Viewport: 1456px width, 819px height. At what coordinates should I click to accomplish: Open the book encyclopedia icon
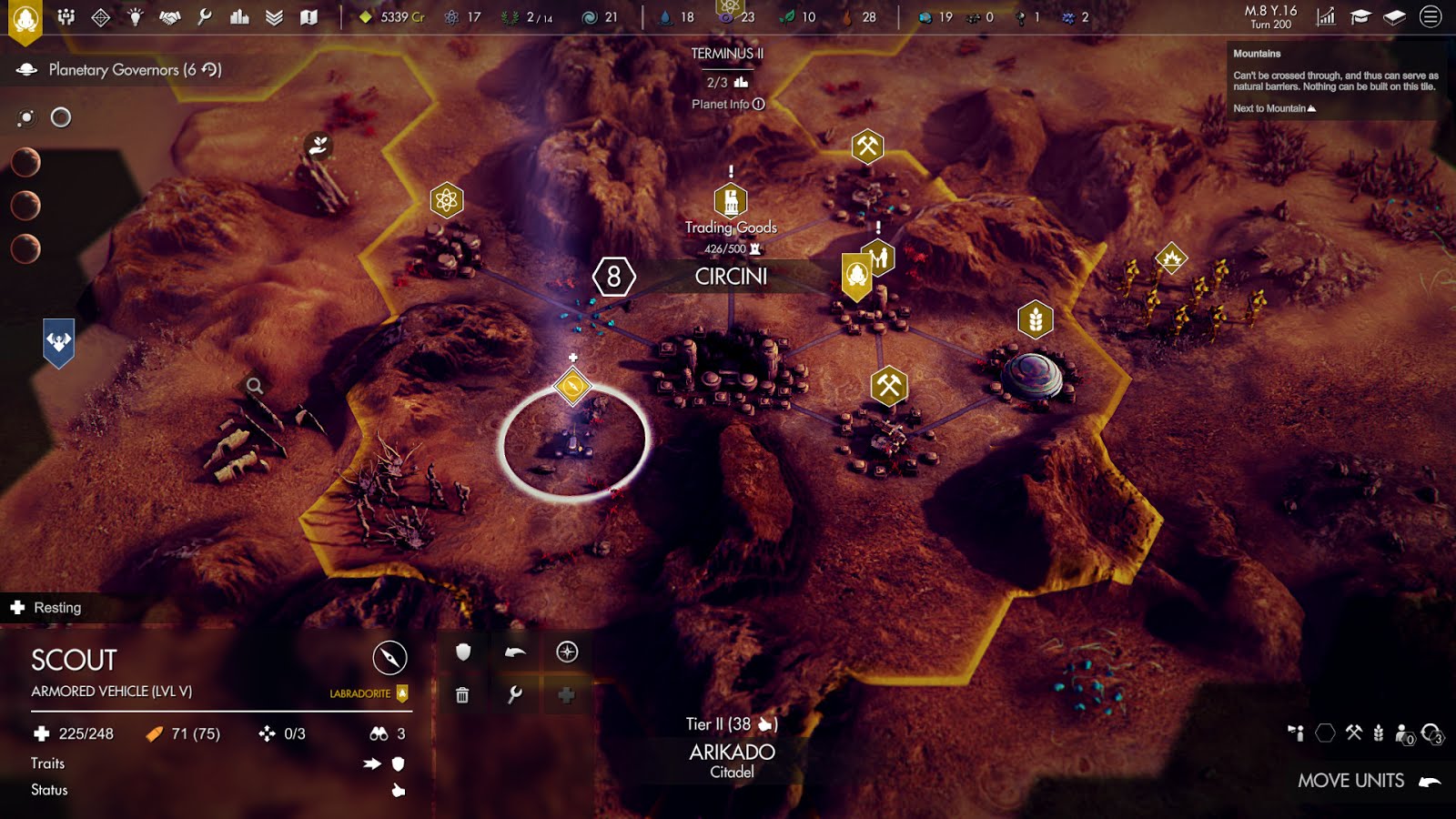tap(1394, 17)
